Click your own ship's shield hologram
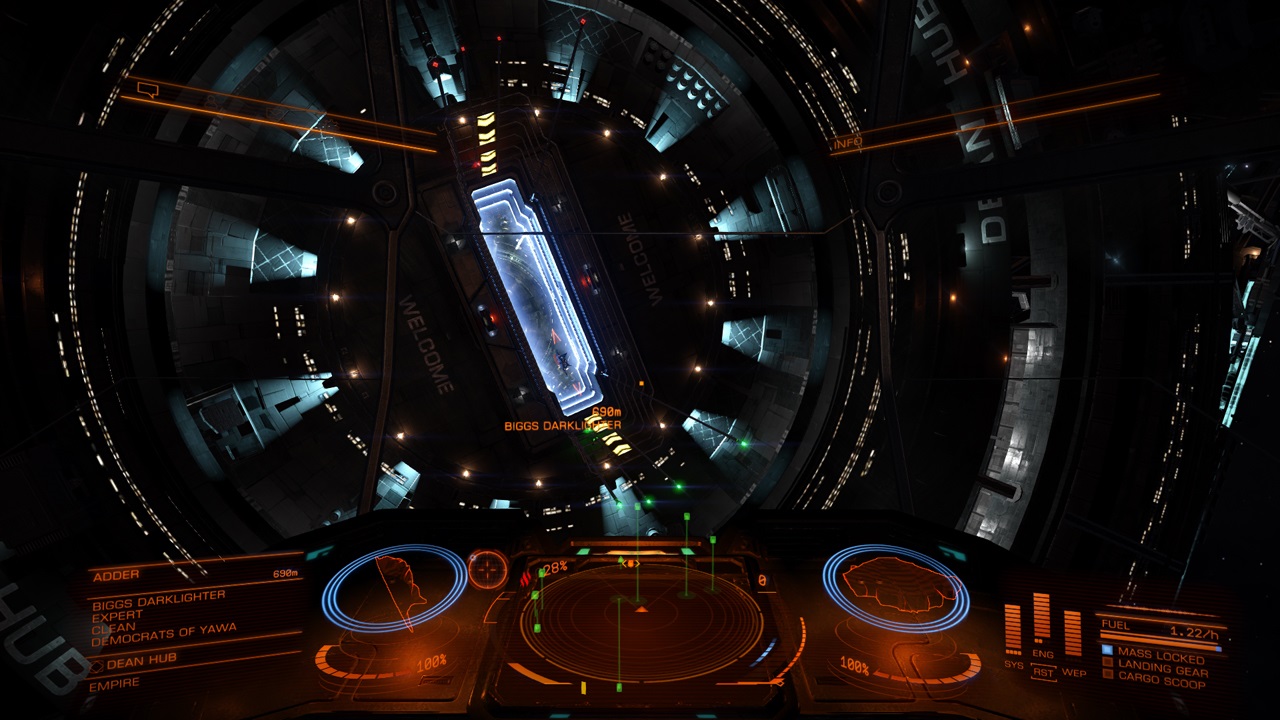Image resolution: width=1280 pixels, height=720 pixels. tap(895, 588)
